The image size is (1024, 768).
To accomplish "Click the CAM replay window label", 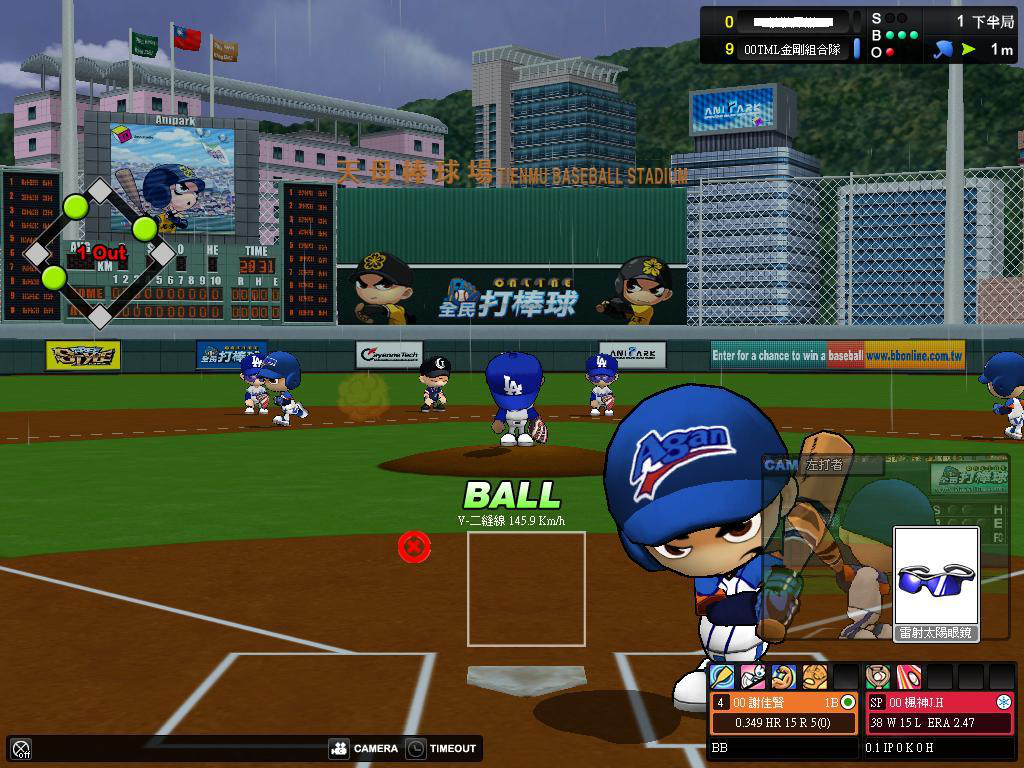I will click(781, 465).
